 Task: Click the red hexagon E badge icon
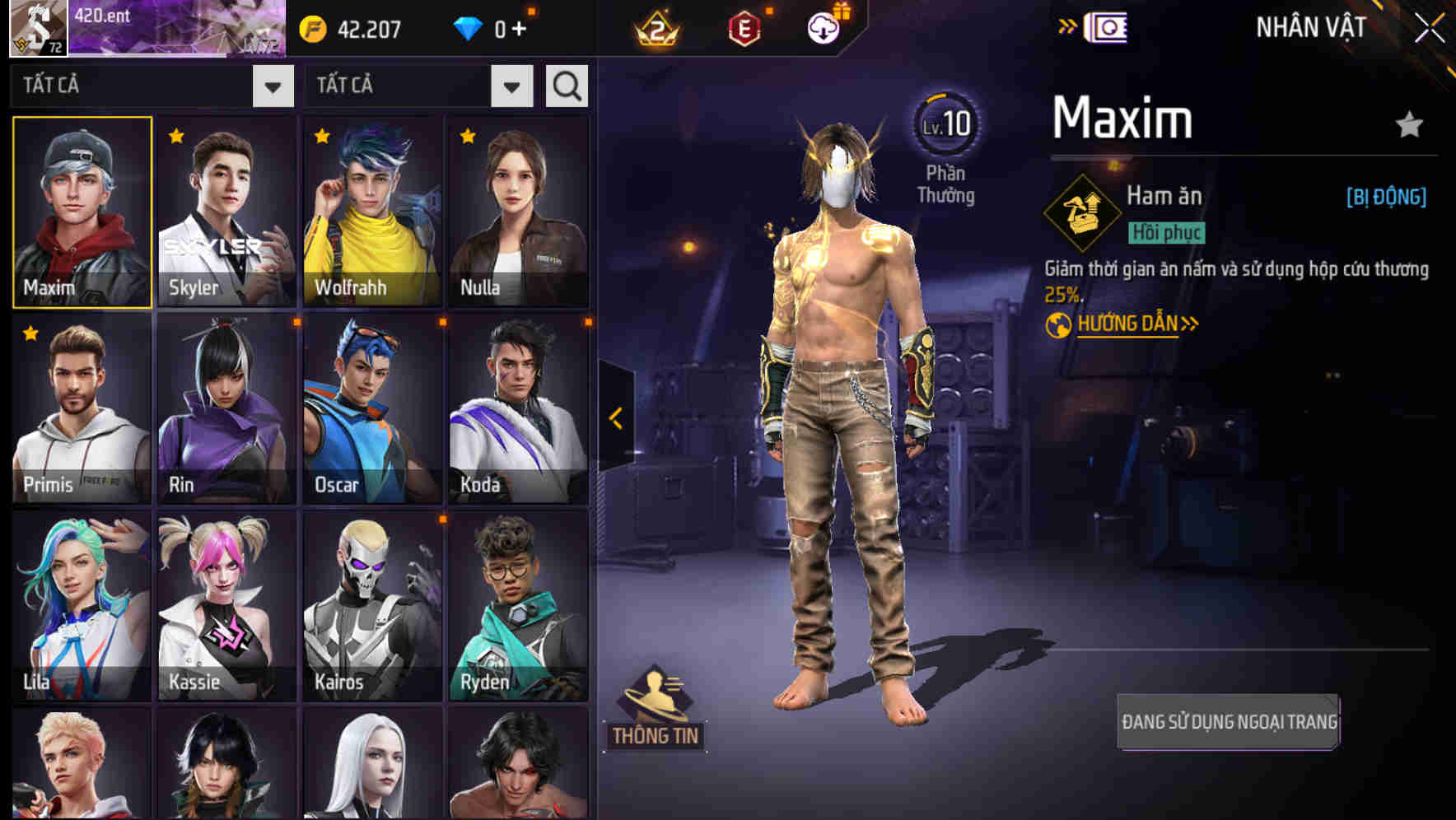coord(745,27)
